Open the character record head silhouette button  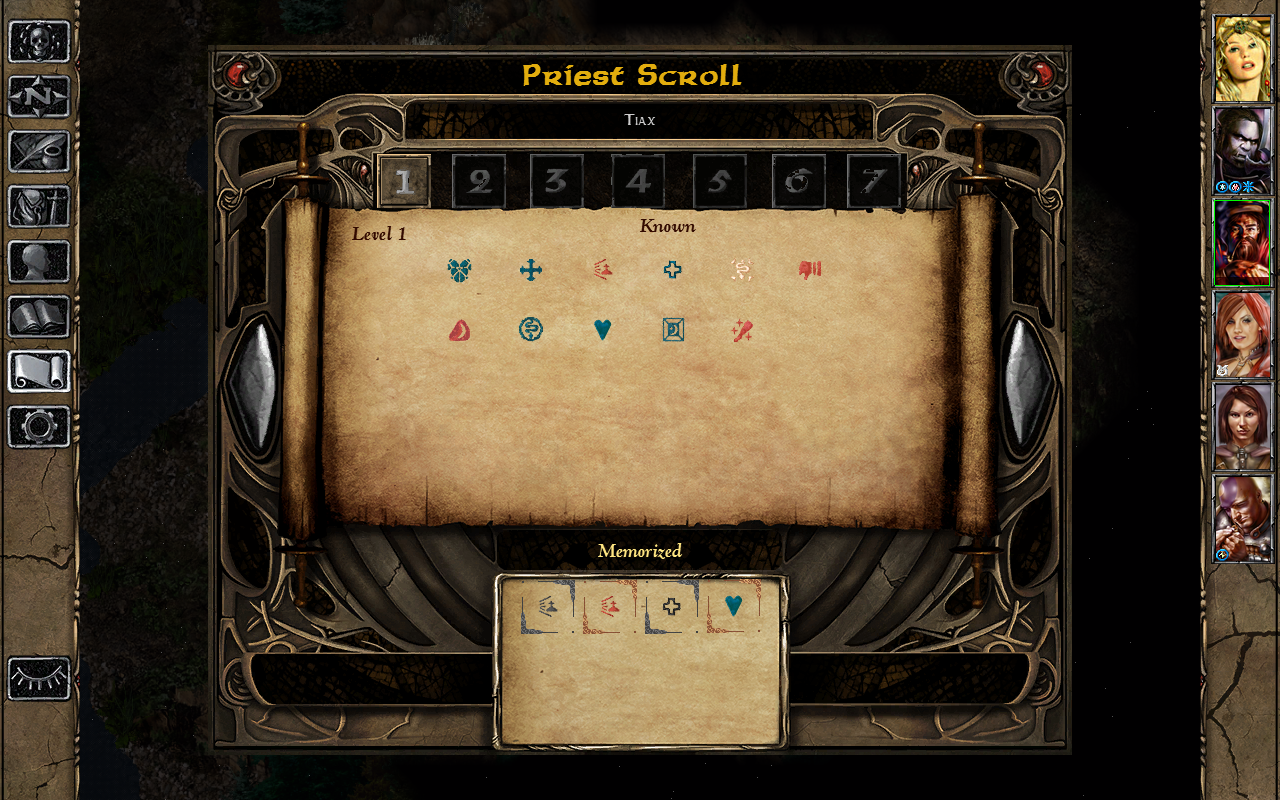pos(39,262)
